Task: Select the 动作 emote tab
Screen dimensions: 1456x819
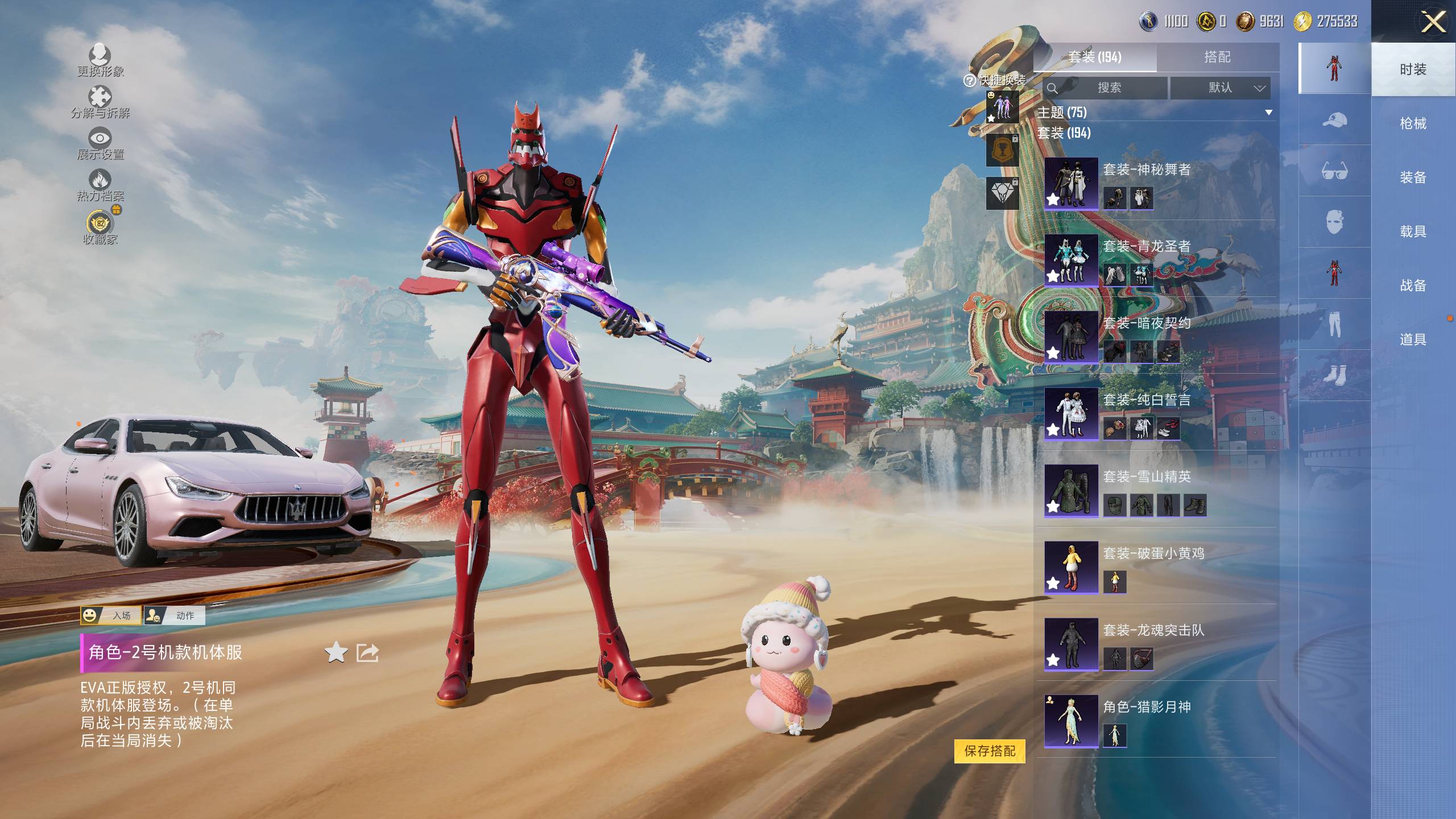Action: click(174, 615)
